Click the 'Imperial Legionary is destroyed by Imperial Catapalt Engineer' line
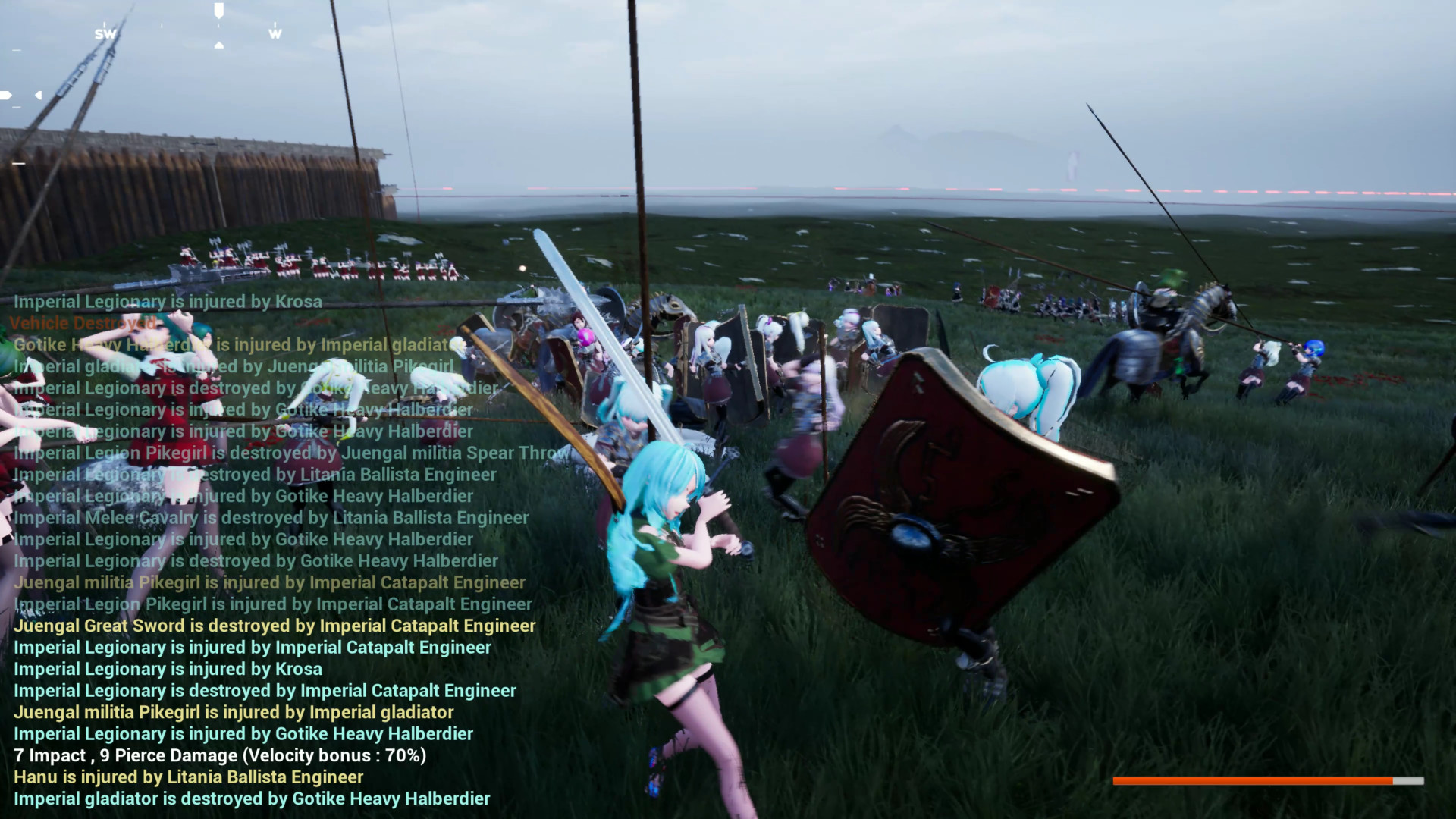This screenshot has width=1456, height=819. [265, 690]
